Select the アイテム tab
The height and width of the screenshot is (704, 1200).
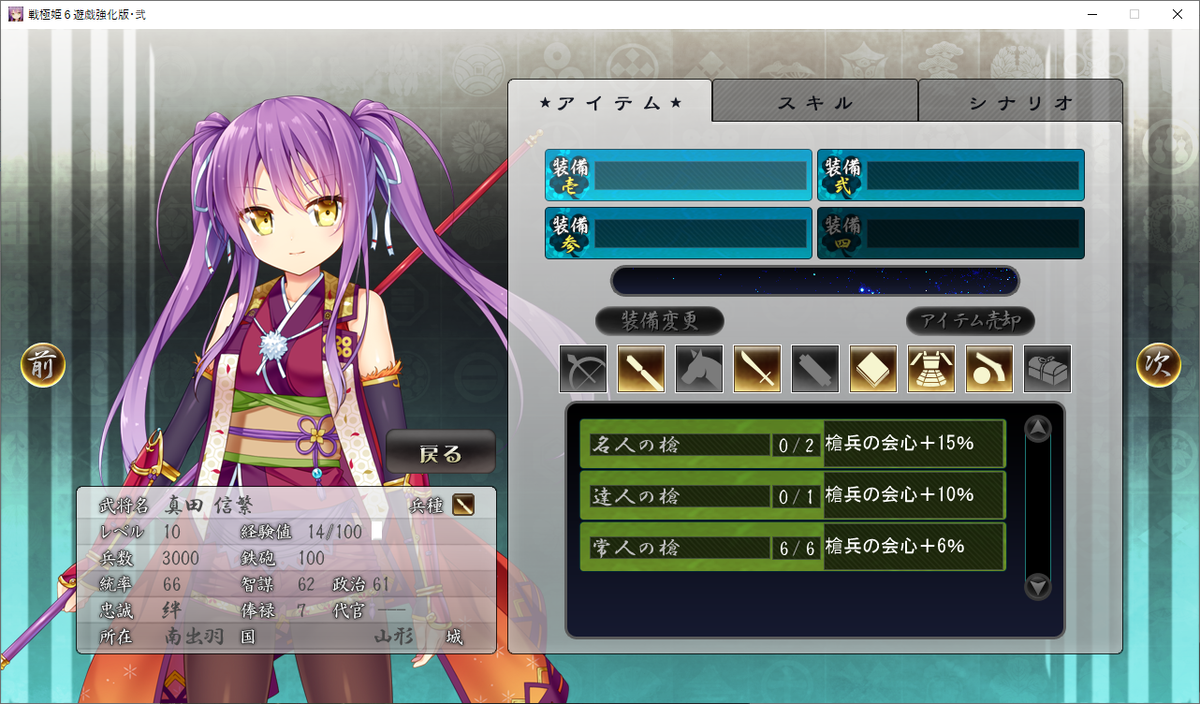coord(610,102)
